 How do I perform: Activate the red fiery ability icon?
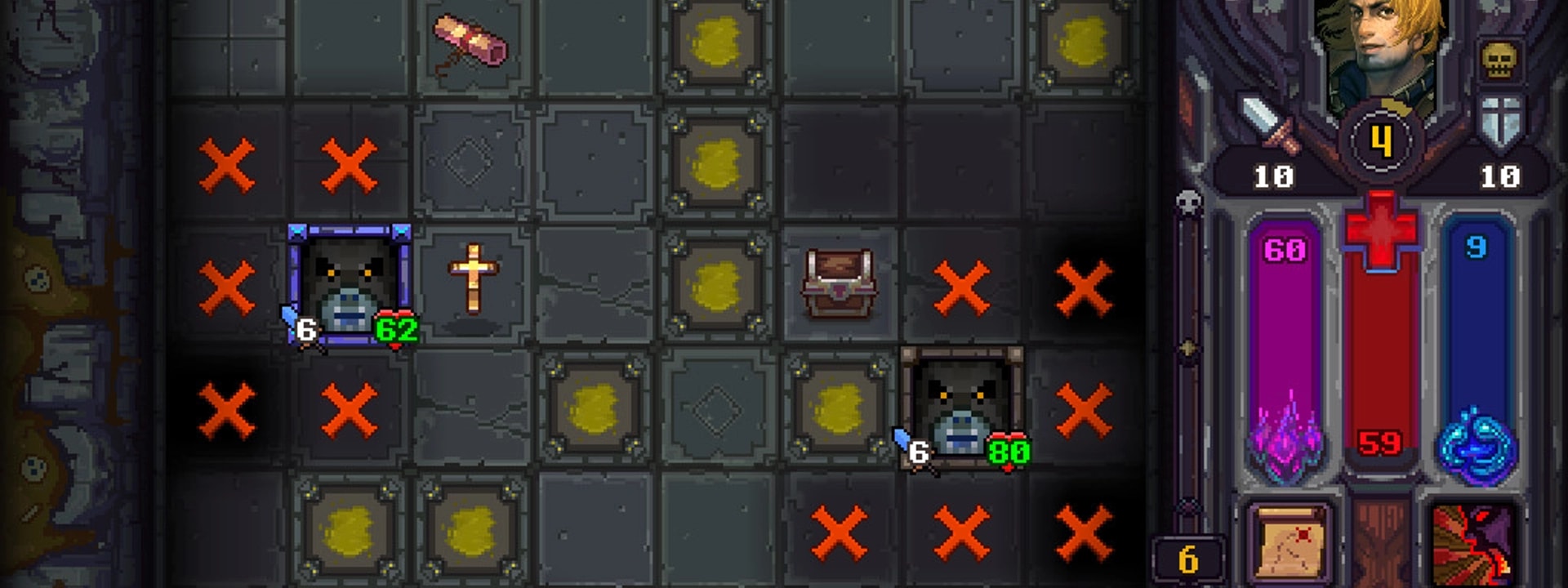tap(1473, 541)
